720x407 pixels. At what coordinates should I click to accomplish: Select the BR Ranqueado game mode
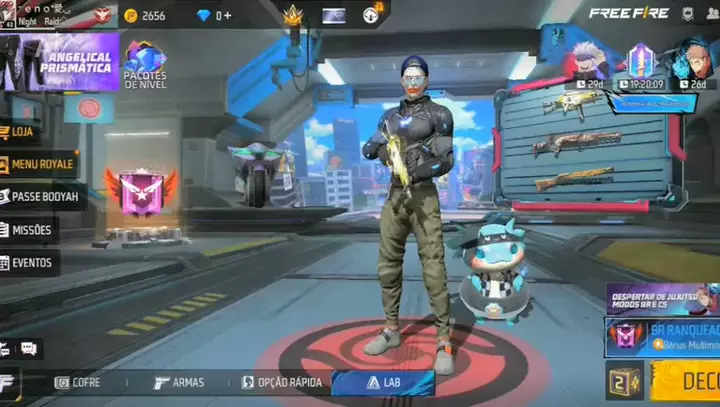[x=662, y=336]
